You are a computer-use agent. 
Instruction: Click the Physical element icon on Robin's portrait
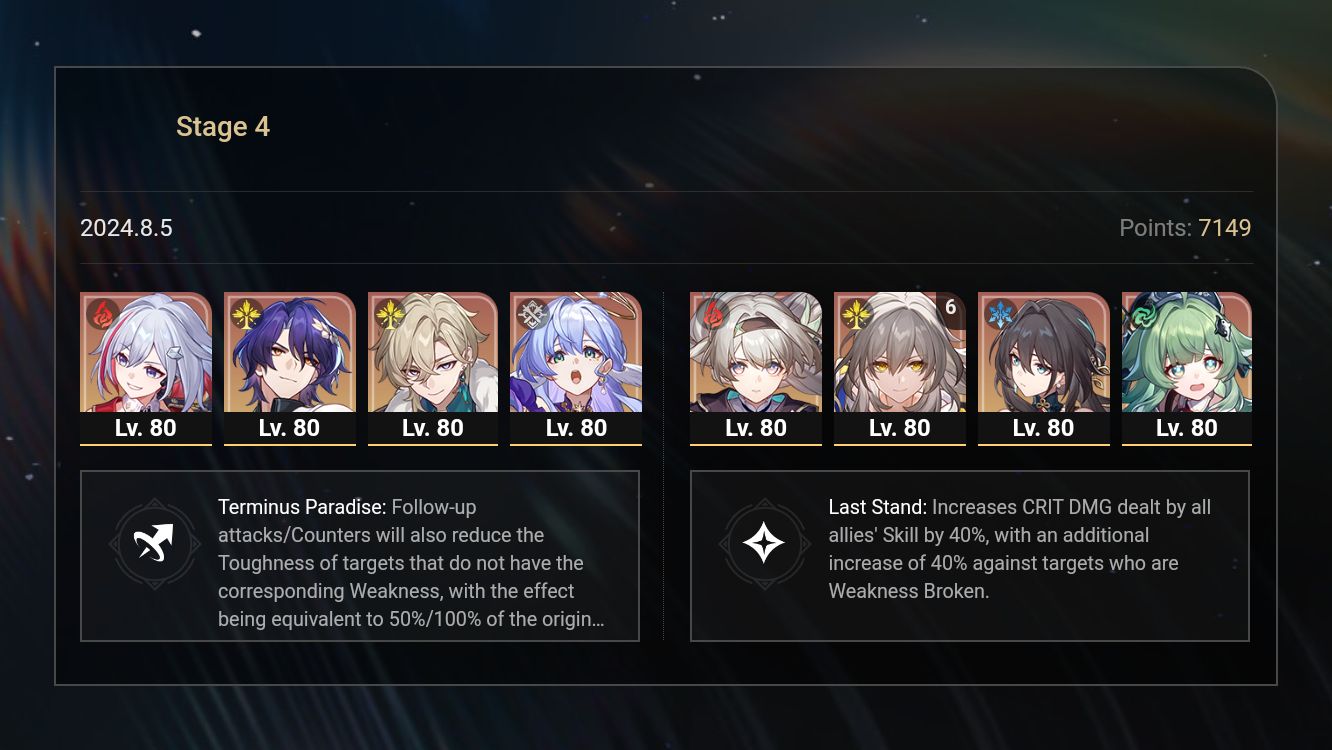coord(531,313)
